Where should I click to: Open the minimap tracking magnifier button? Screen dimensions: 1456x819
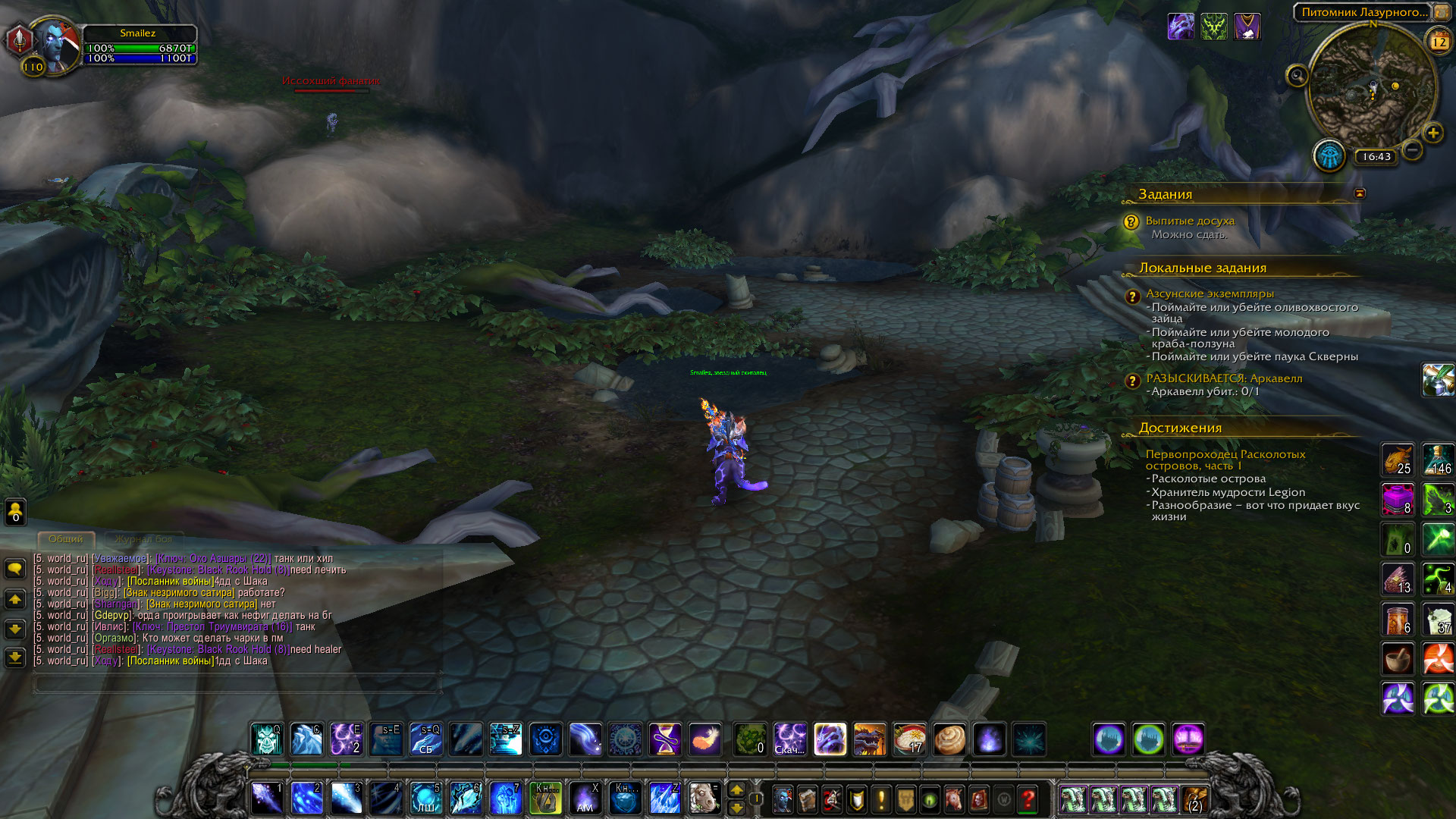tap(1298, 76)
